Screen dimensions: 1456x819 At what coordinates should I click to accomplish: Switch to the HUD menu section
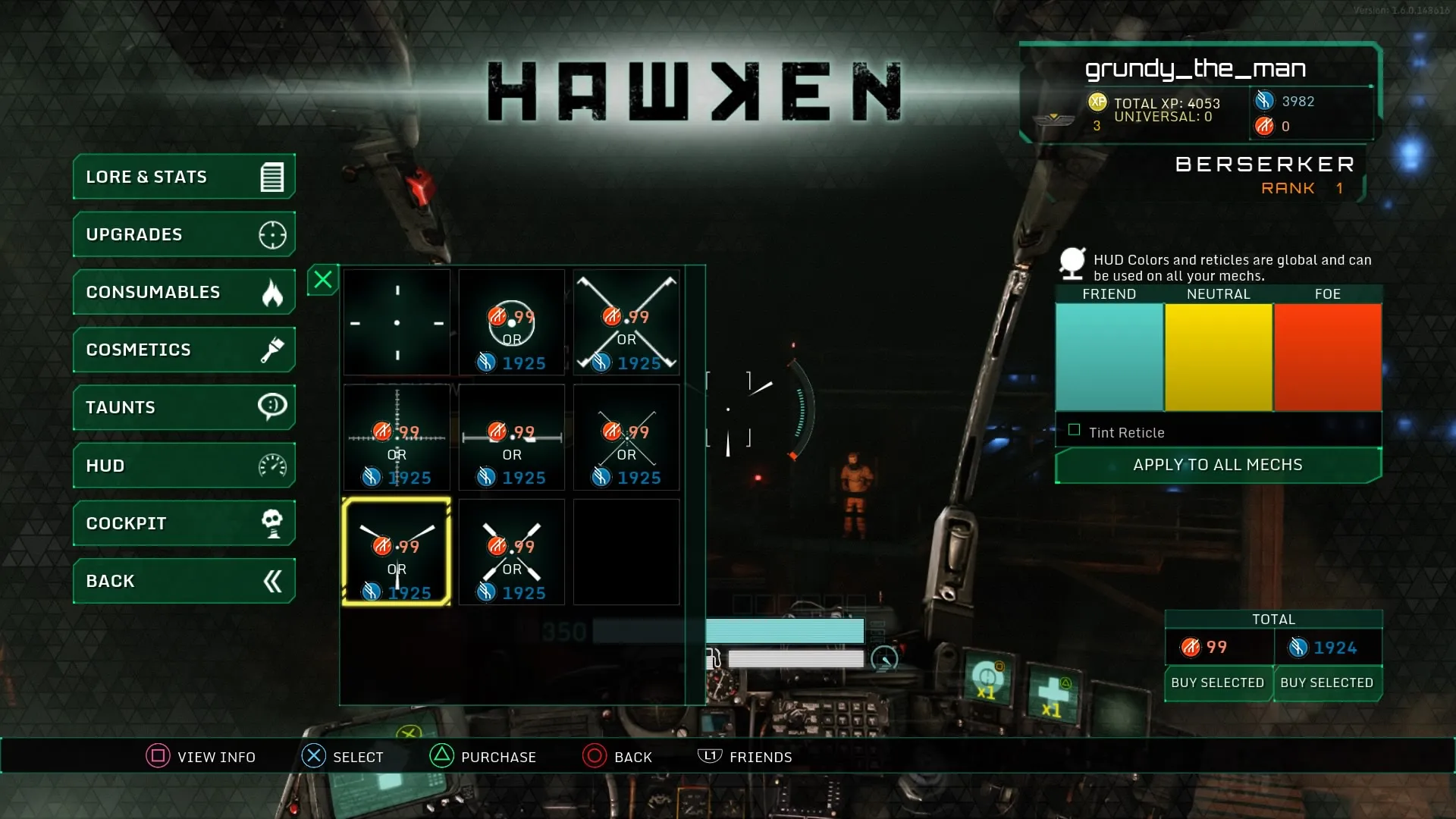click(152, 465)
